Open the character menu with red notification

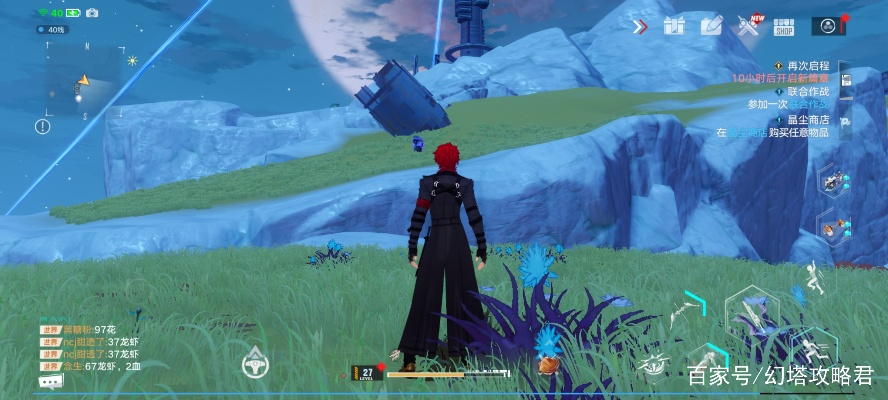[x=828, y=26]
